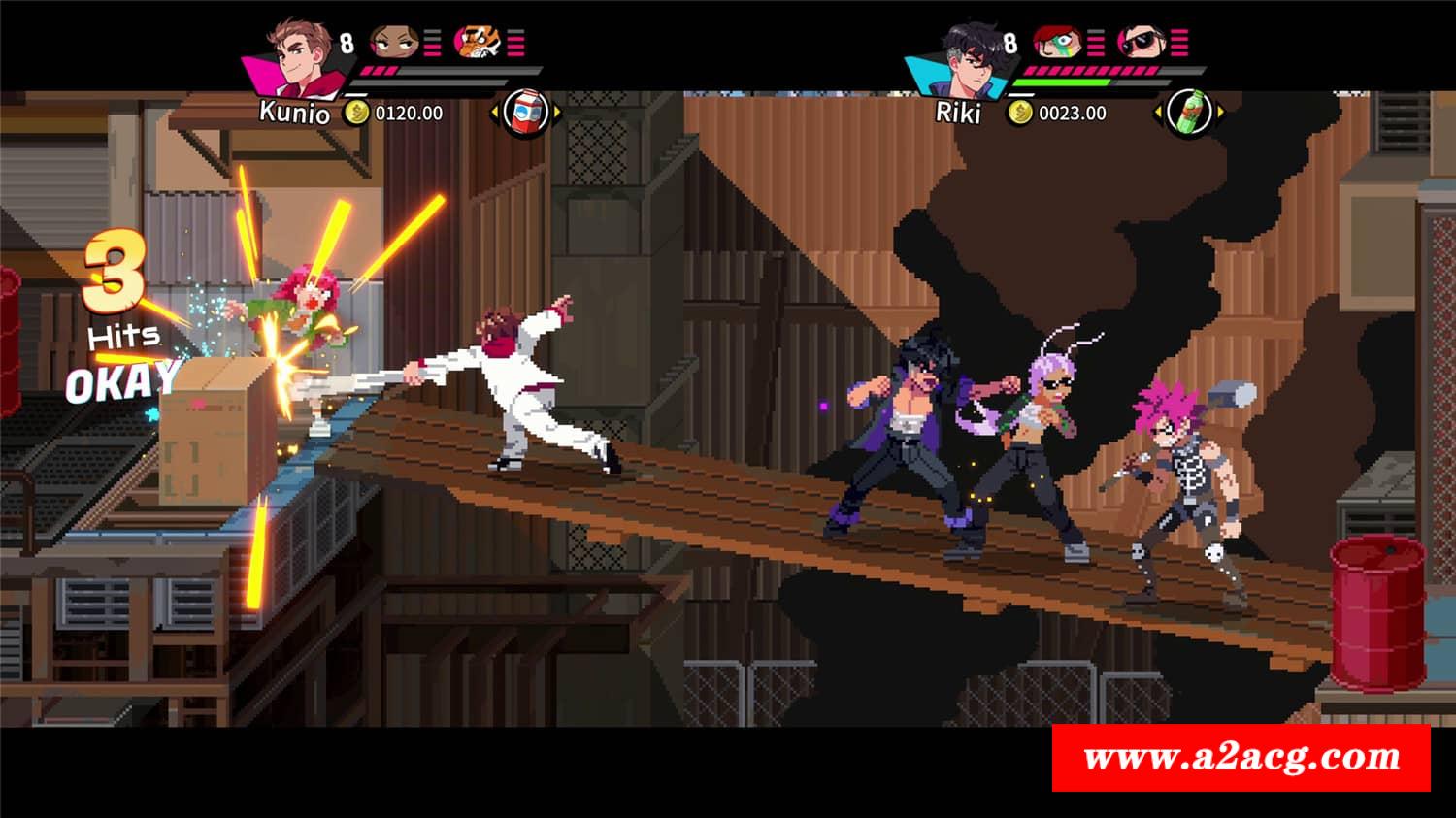This screenshot has height=818, width=1456.
Task: Cycle Kunio's item with the right arrow
Action: pyautogui.click(x=558, y=114)
